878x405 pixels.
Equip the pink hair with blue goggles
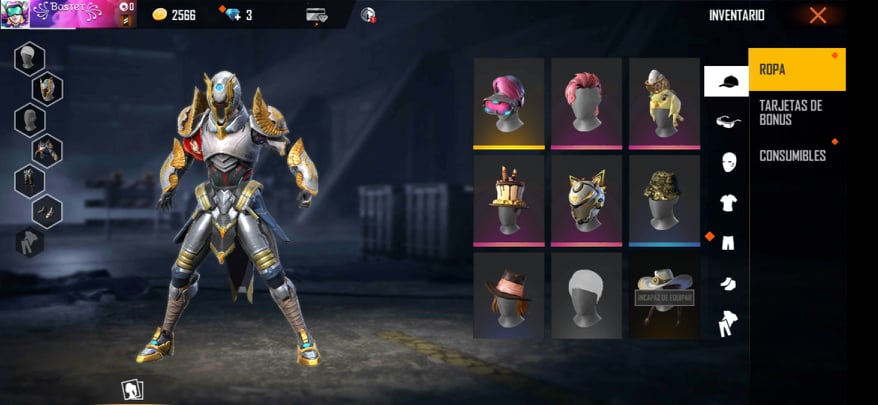(509, 102)
